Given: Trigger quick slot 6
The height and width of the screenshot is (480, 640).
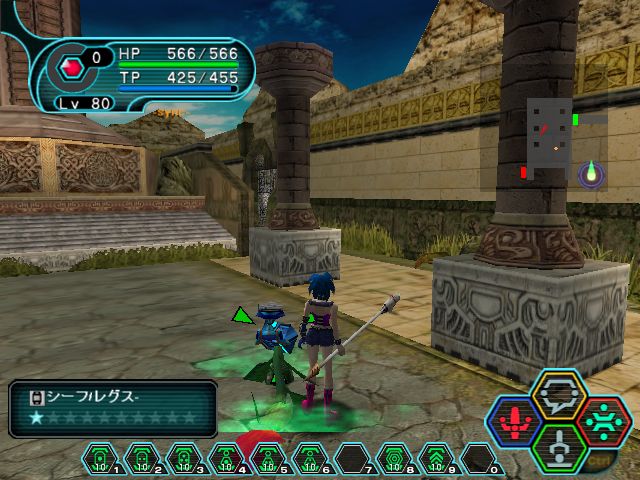Looking at the screenshot, I should tap(311, 460).
